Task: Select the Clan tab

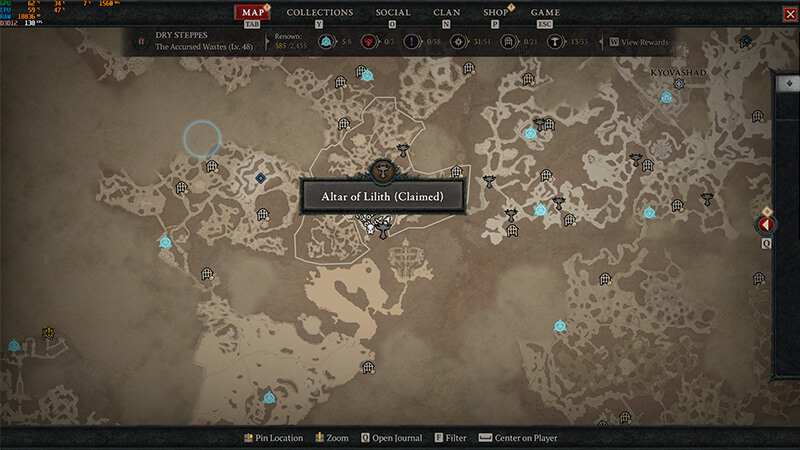Action: [x=447, y=13]
